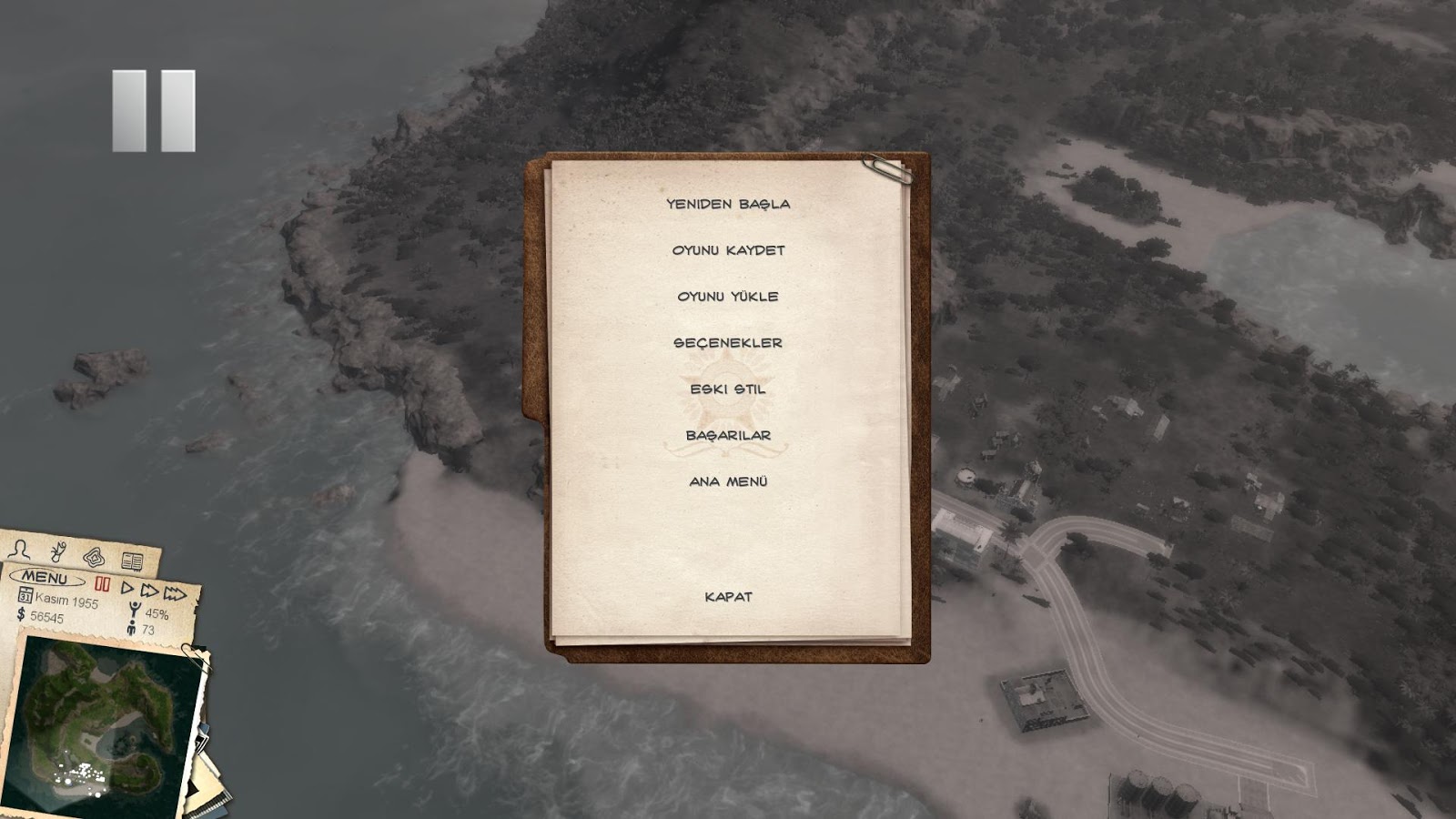Viewport: 1456px width, 819px height.
Task: Close the menu via Kapat
Action: pos(728,596)
